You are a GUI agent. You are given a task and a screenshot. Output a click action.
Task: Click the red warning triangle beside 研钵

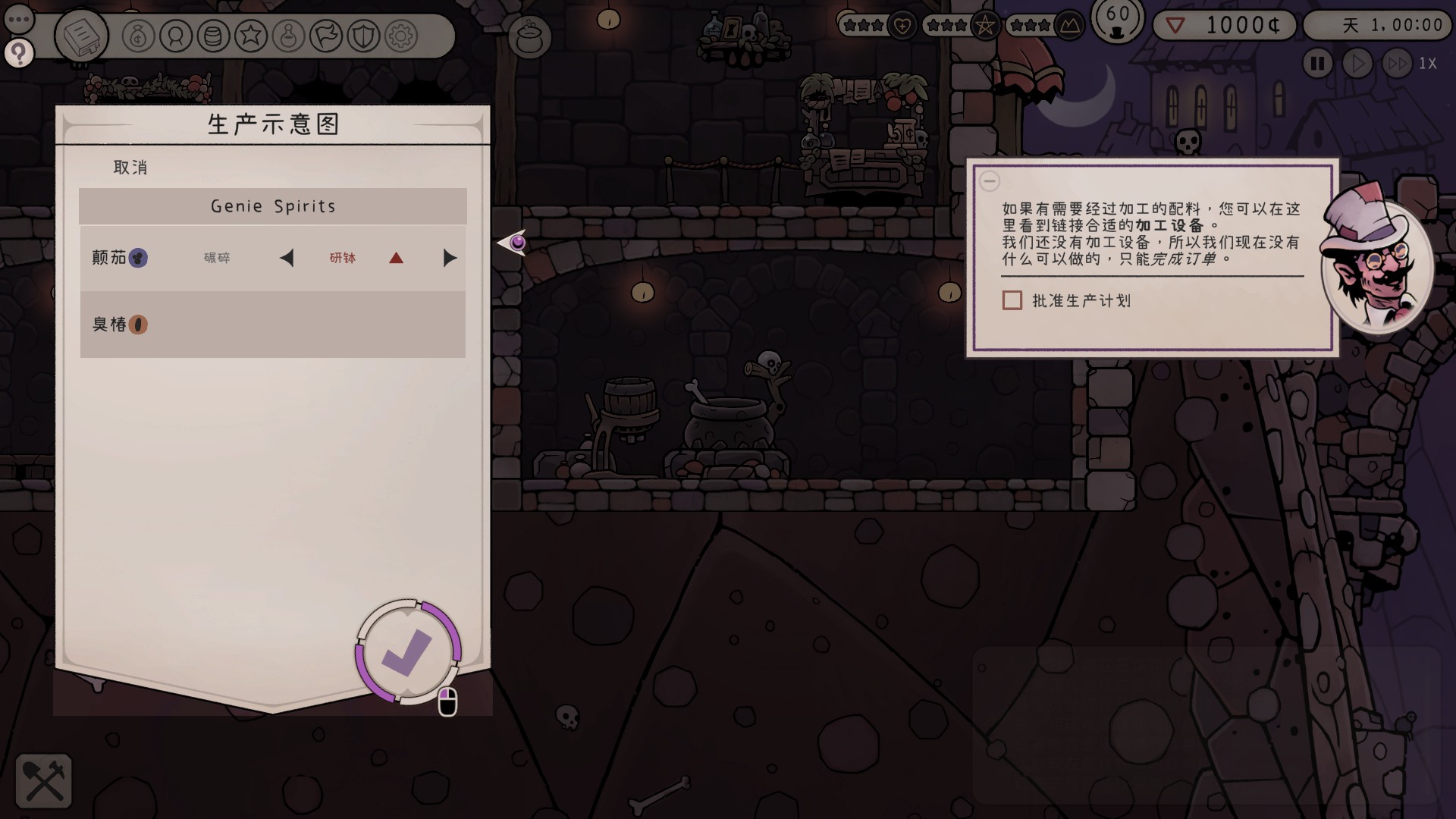point(396,259)
